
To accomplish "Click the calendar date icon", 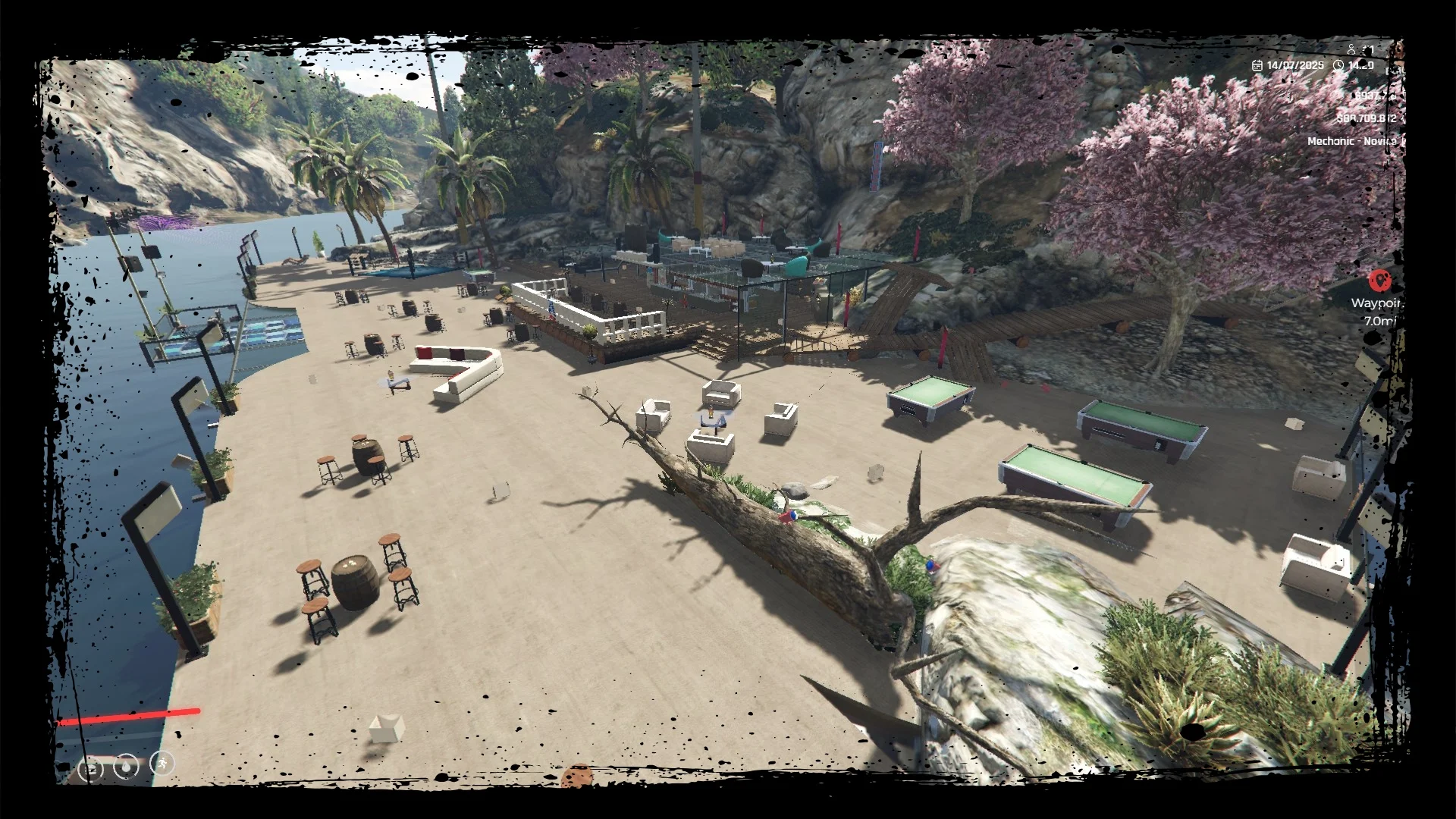I will pos(1257,66).
